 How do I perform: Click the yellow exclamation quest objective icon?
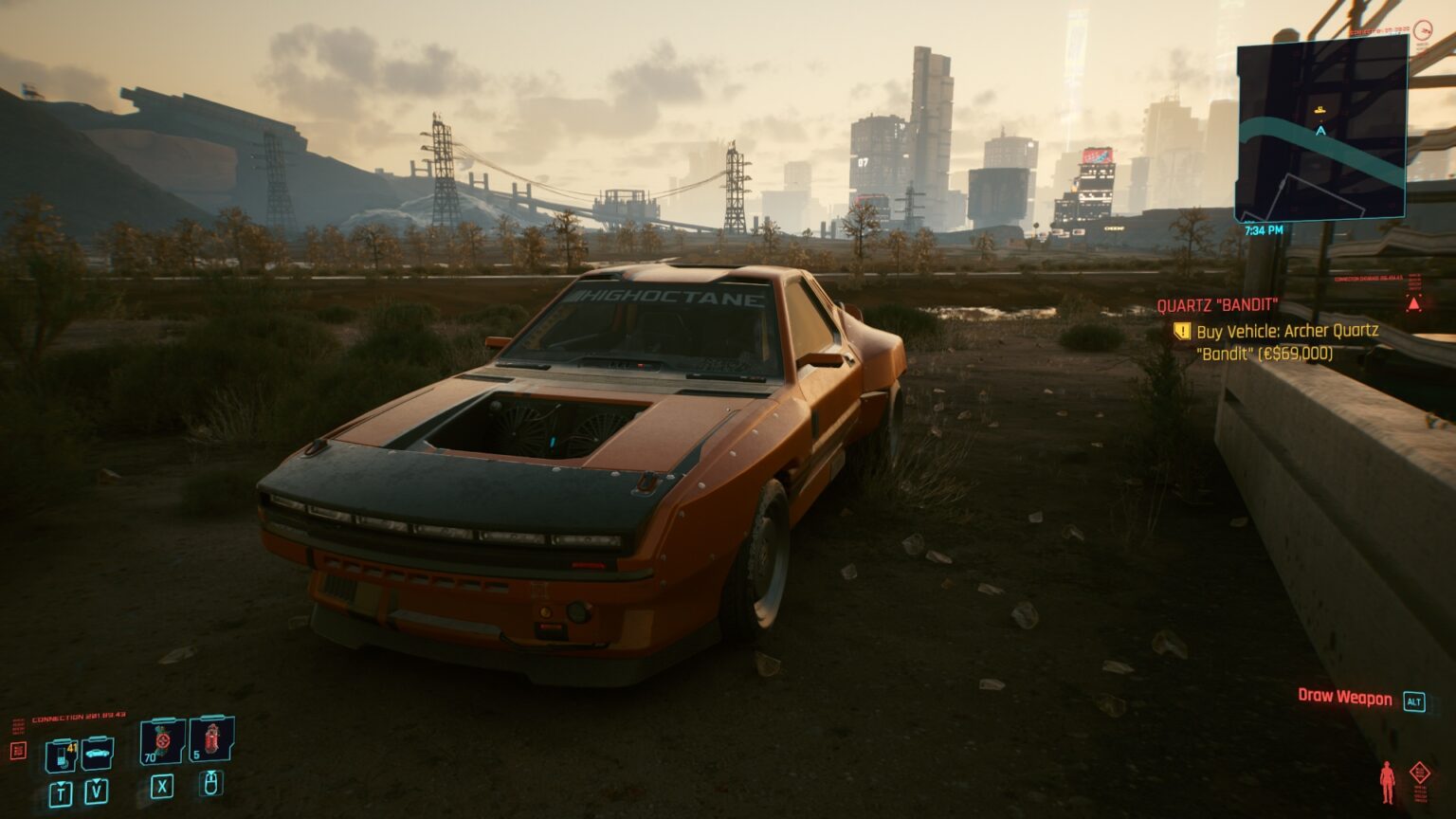(1181, 332)
